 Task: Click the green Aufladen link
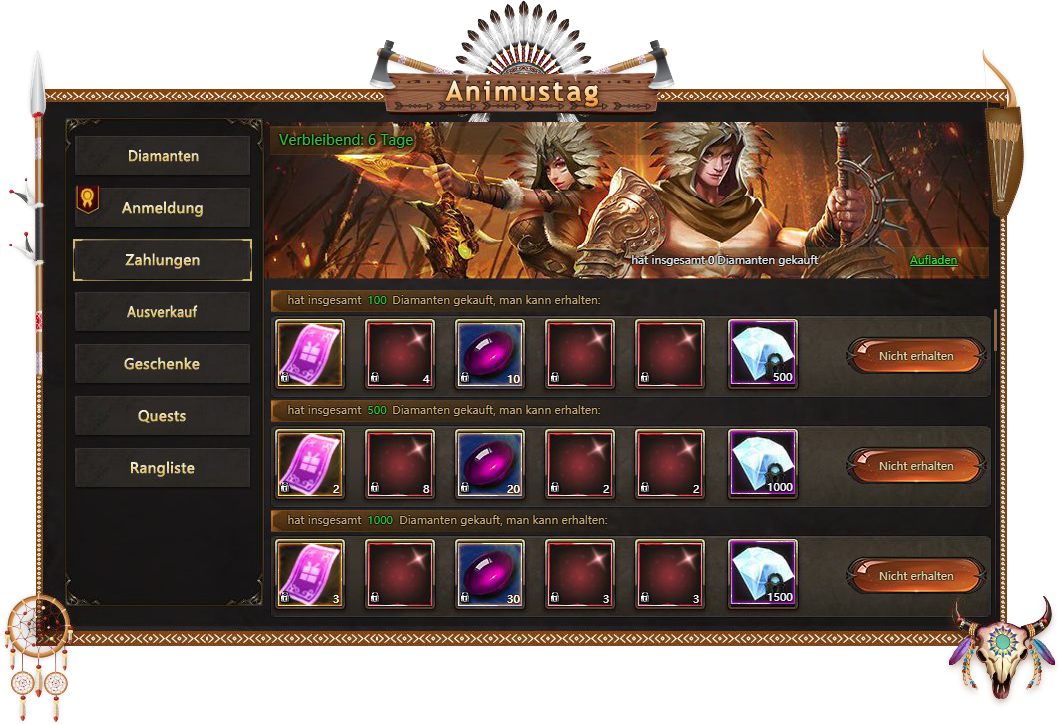933,260
